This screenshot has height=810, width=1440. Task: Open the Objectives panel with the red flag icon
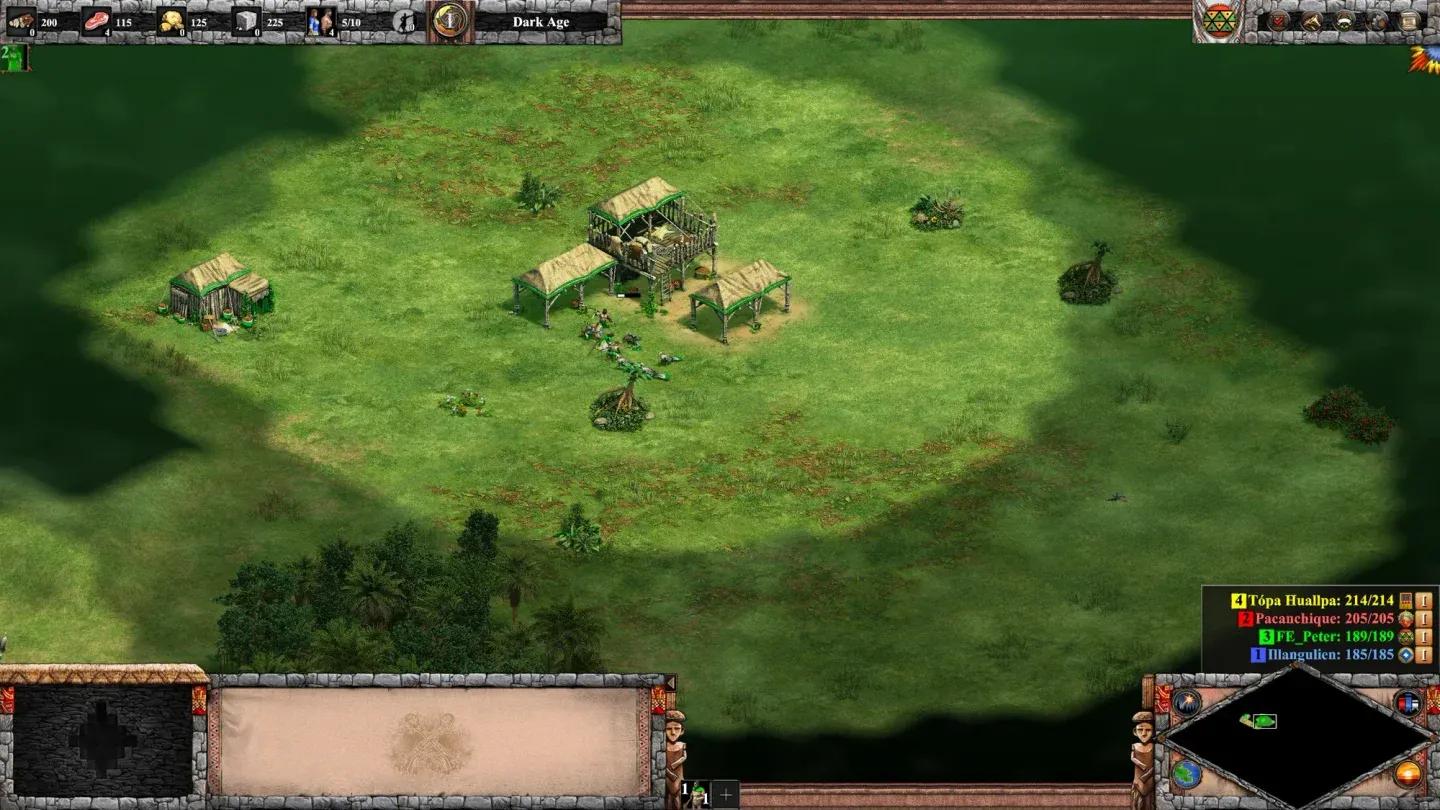[1278, 21]
